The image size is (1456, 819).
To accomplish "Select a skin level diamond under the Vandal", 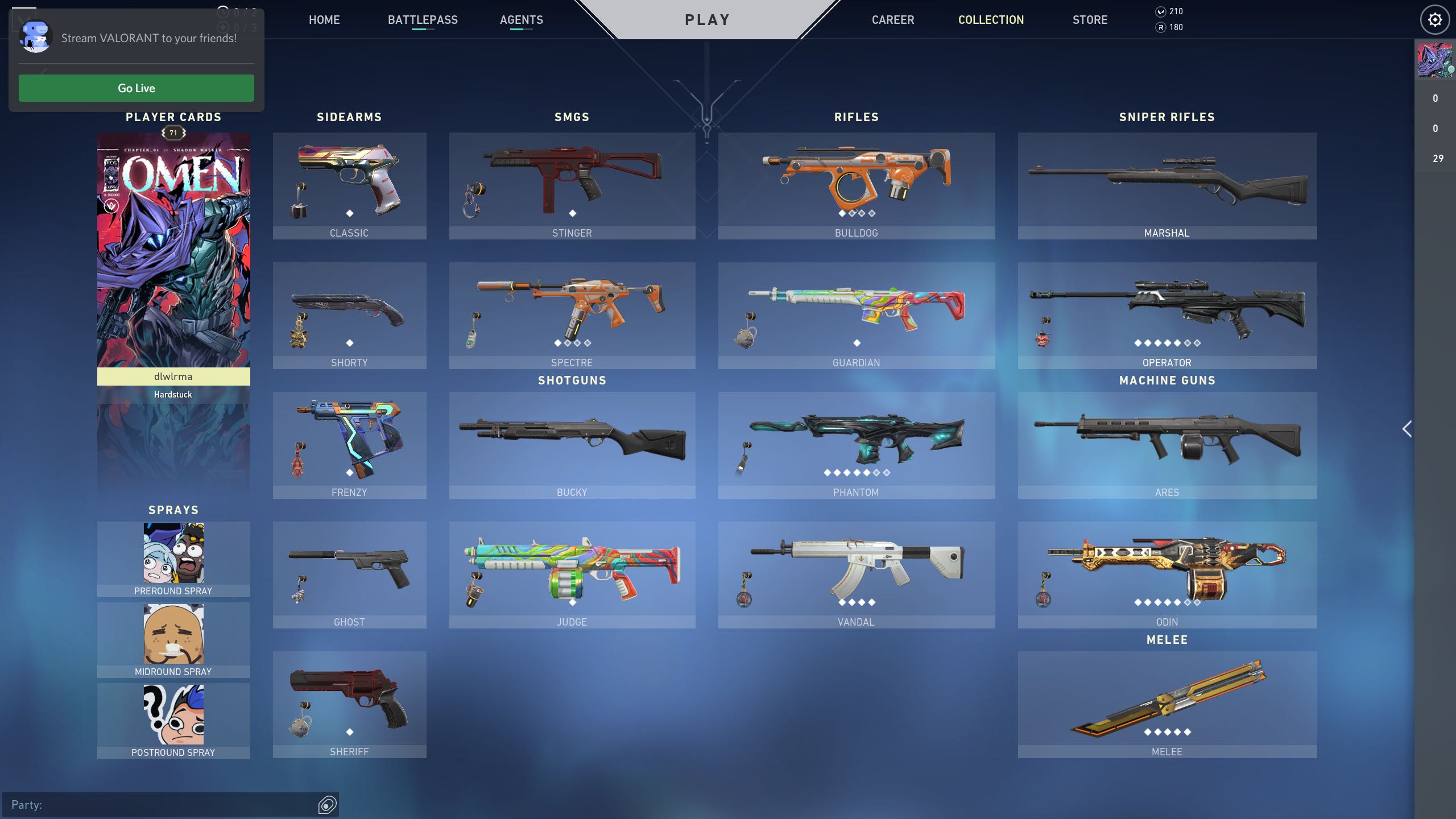I will tap(842, 603).
